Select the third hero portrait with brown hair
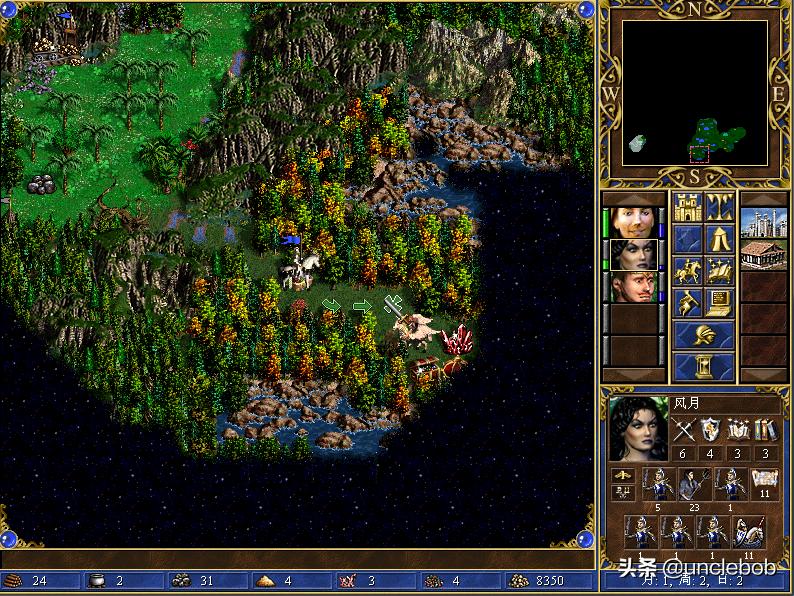Image resolution: width=794 pixels, height=596 pixels. (634, 286)
